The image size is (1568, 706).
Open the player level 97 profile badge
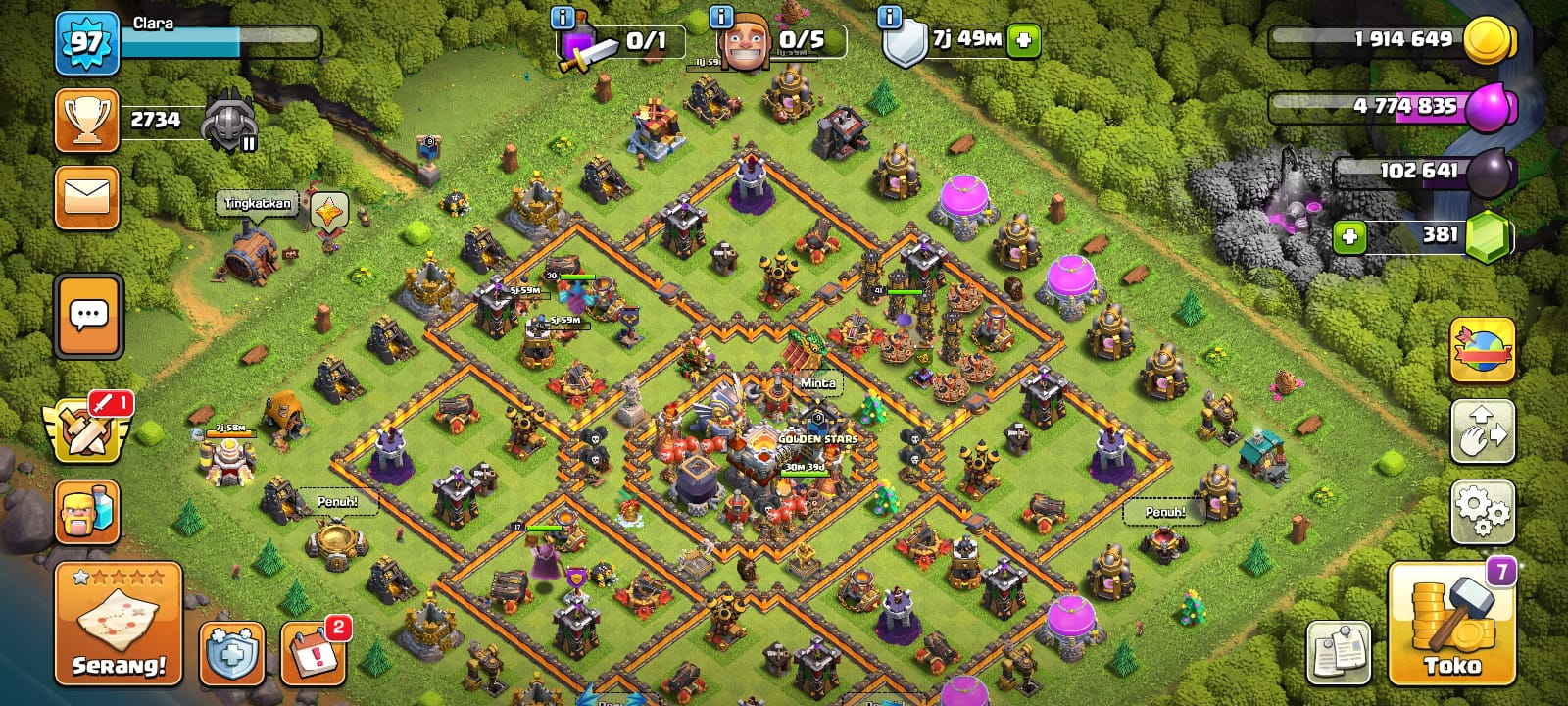pos(86,43)
